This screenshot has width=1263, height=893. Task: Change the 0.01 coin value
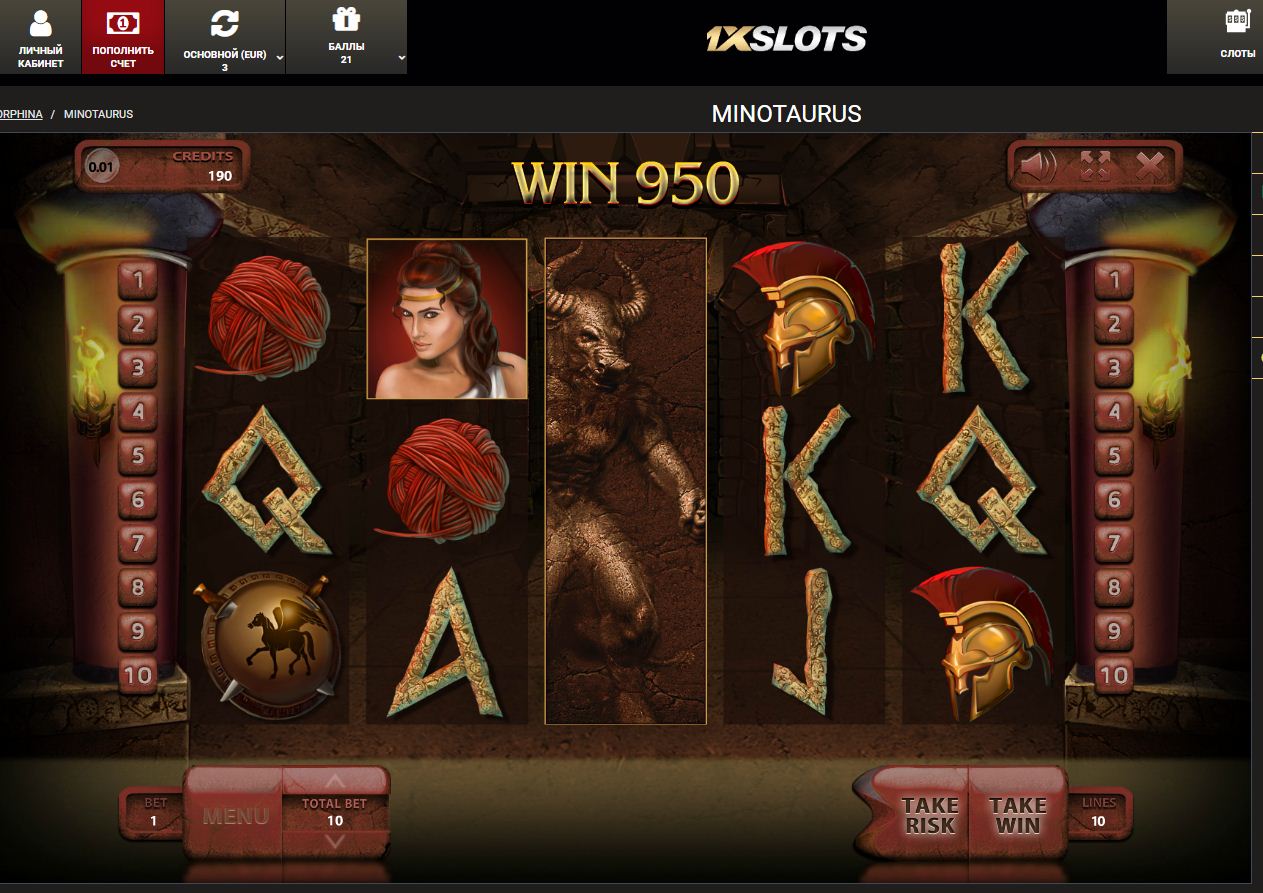point(101,166)
